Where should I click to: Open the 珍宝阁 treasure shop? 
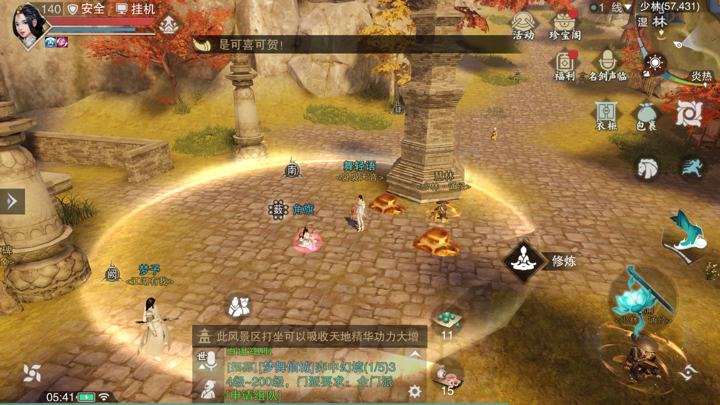pos(565,25)
